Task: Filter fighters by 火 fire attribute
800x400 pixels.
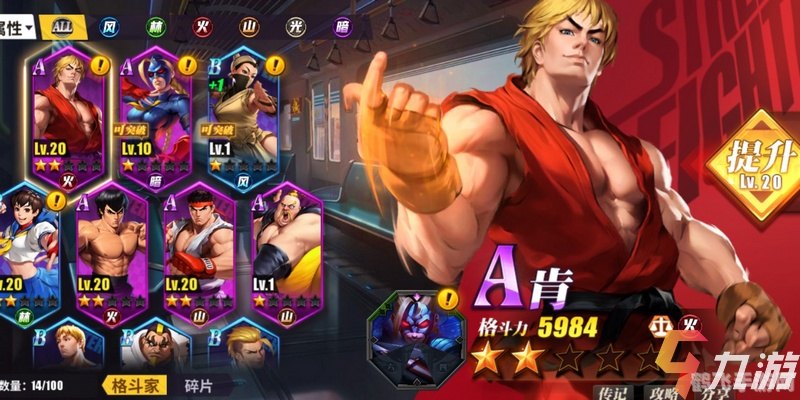Action: (202, 27)
